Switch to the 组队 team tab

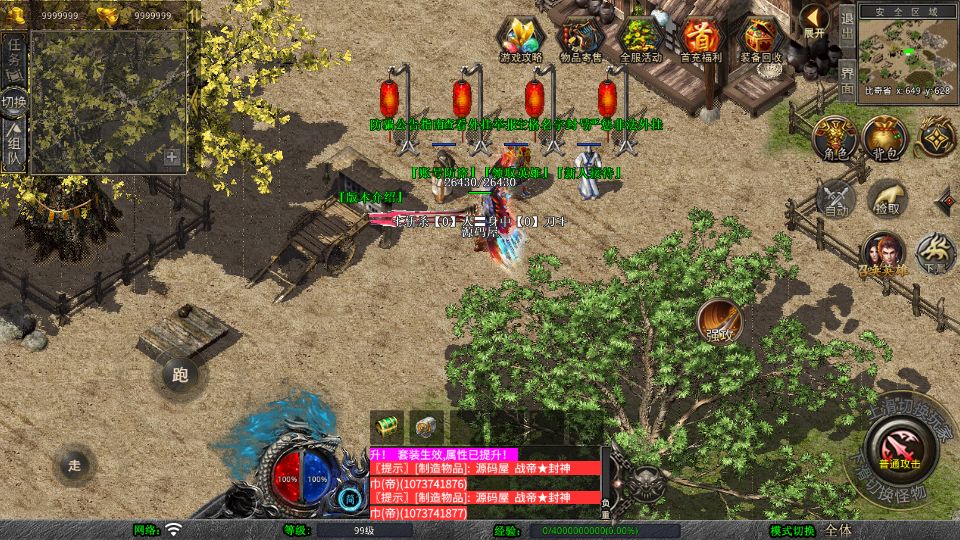[14, 145]
